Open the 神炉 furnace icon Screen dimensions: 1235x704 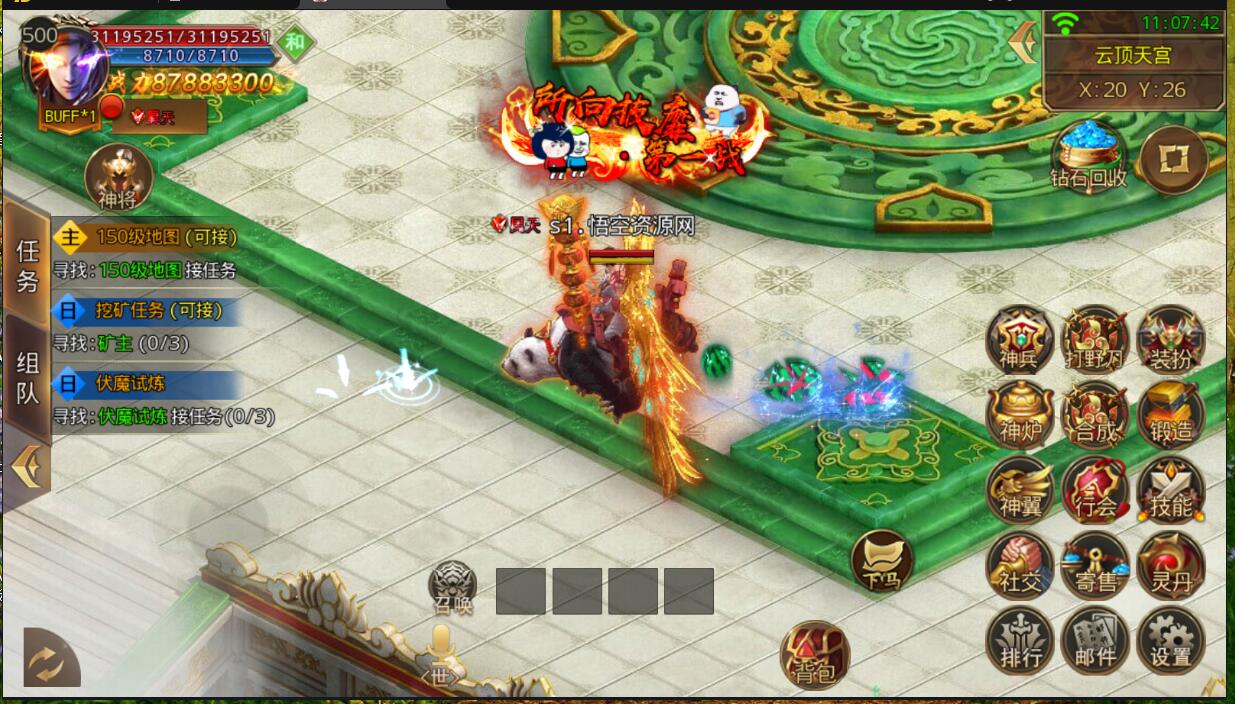point(1020,414)
